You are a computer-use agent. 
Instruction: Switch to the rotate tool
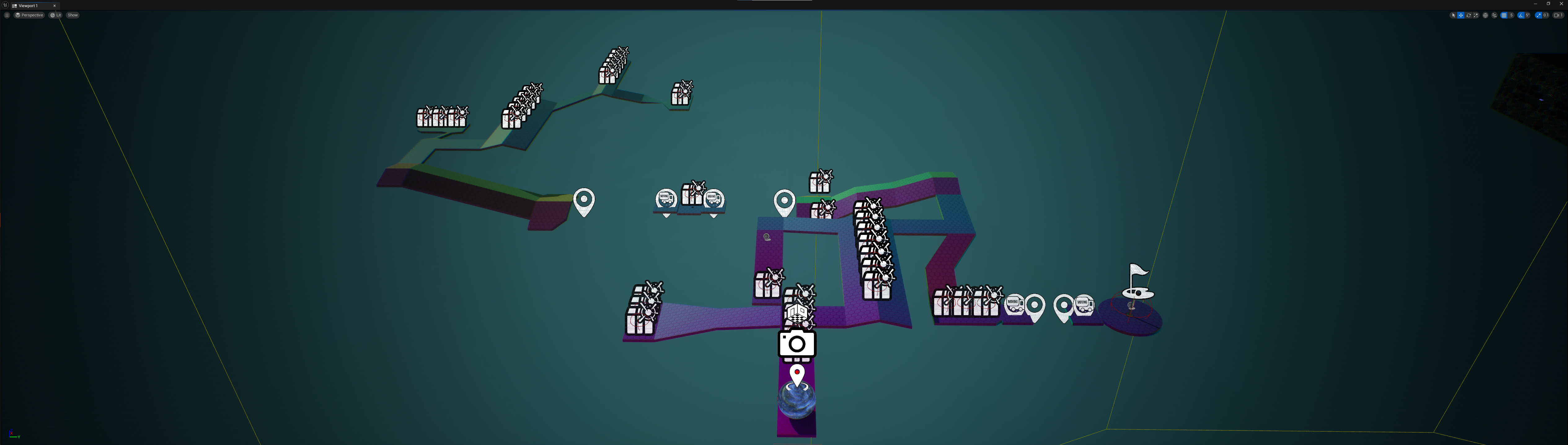1468,16
